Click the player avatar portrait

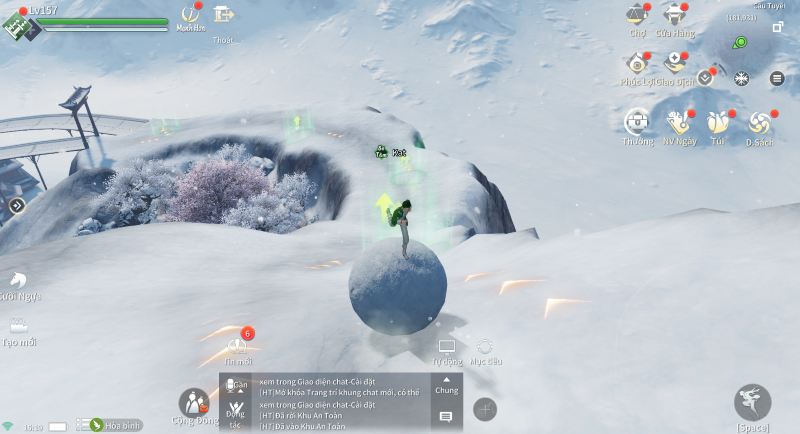coord(19,25)
